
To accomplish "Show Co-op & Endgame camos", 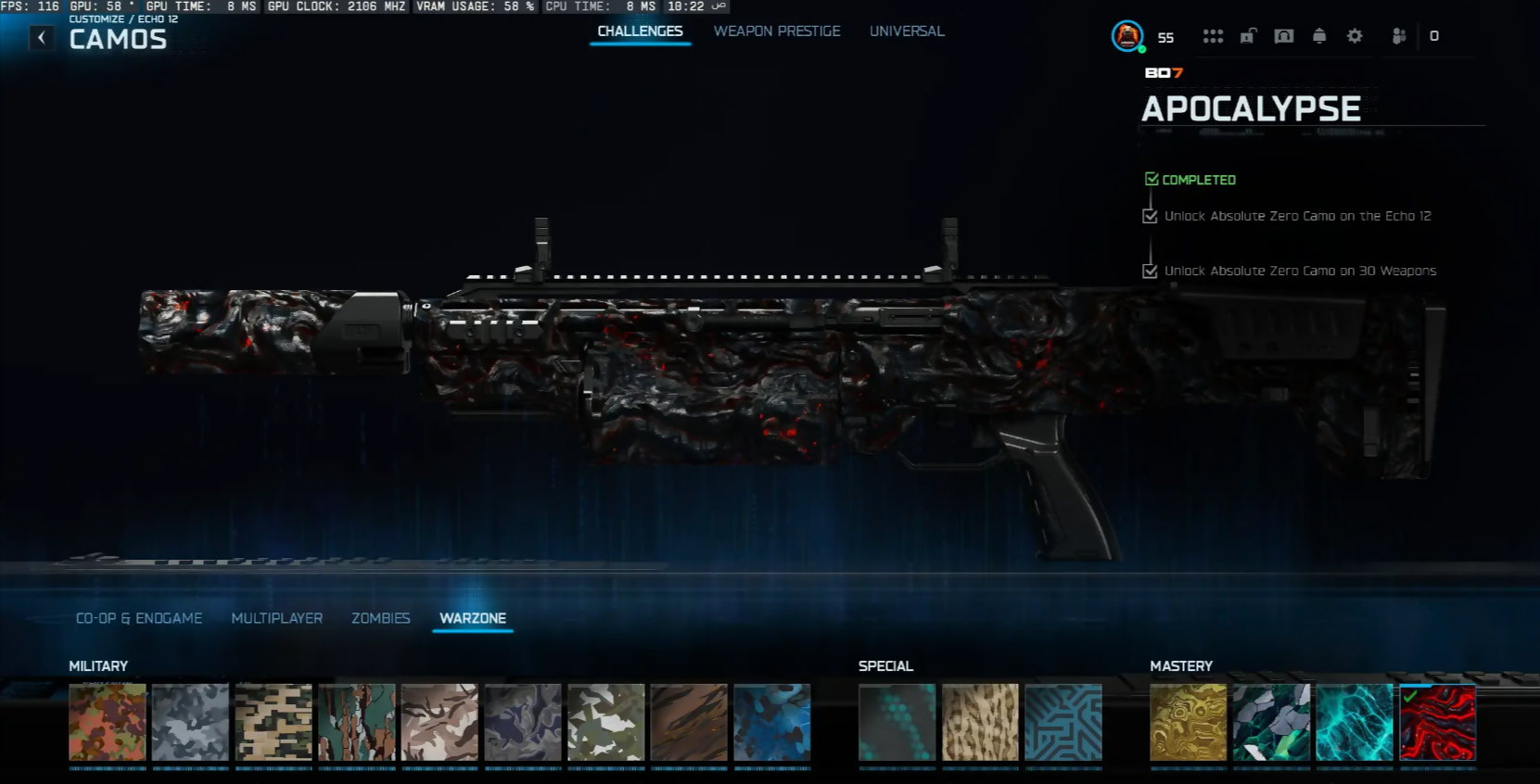I will (x=139, y=618).
